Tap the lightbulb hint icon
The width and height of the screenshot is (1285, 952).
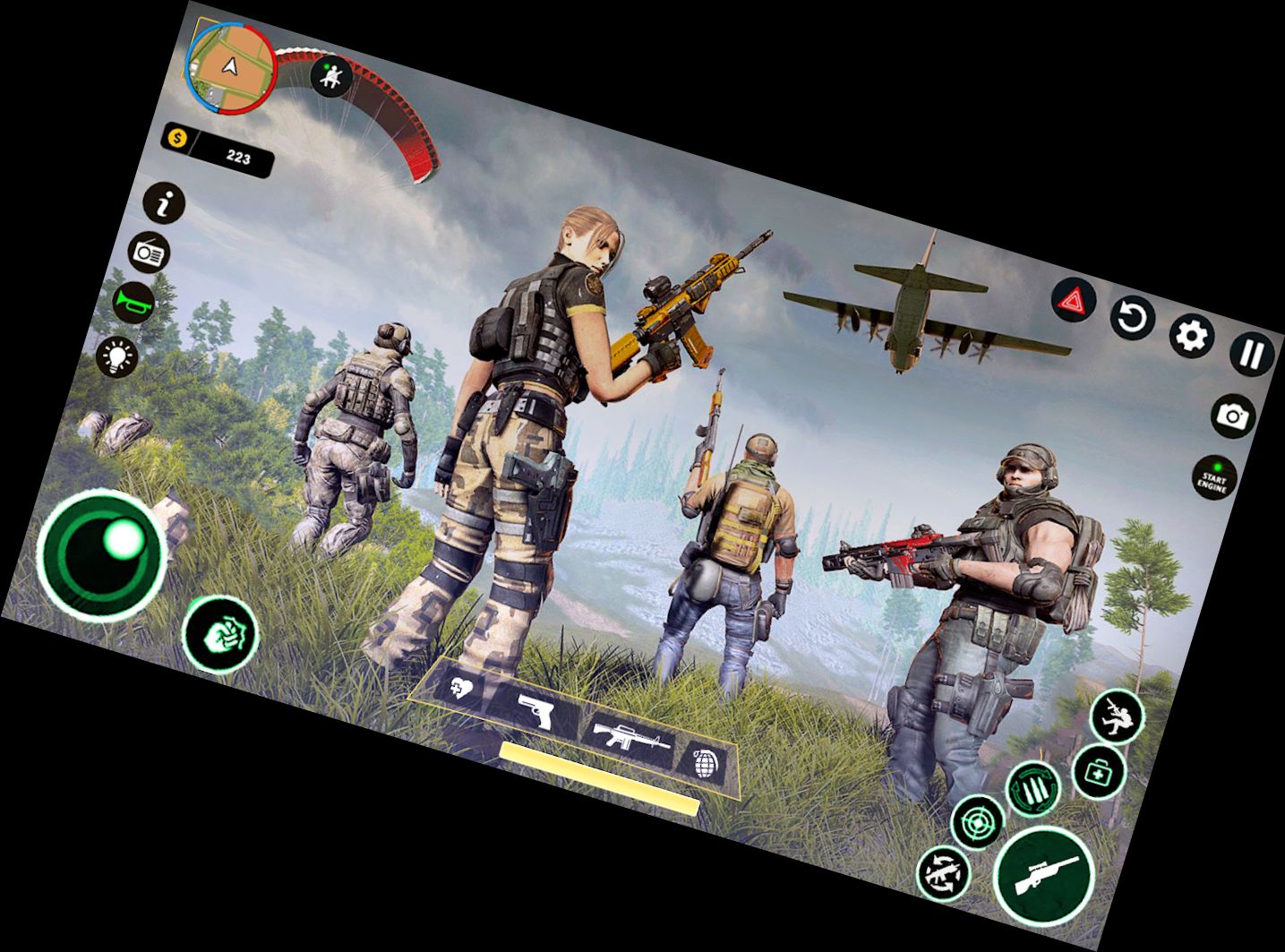pyautogui.click(x=116, y=358)
